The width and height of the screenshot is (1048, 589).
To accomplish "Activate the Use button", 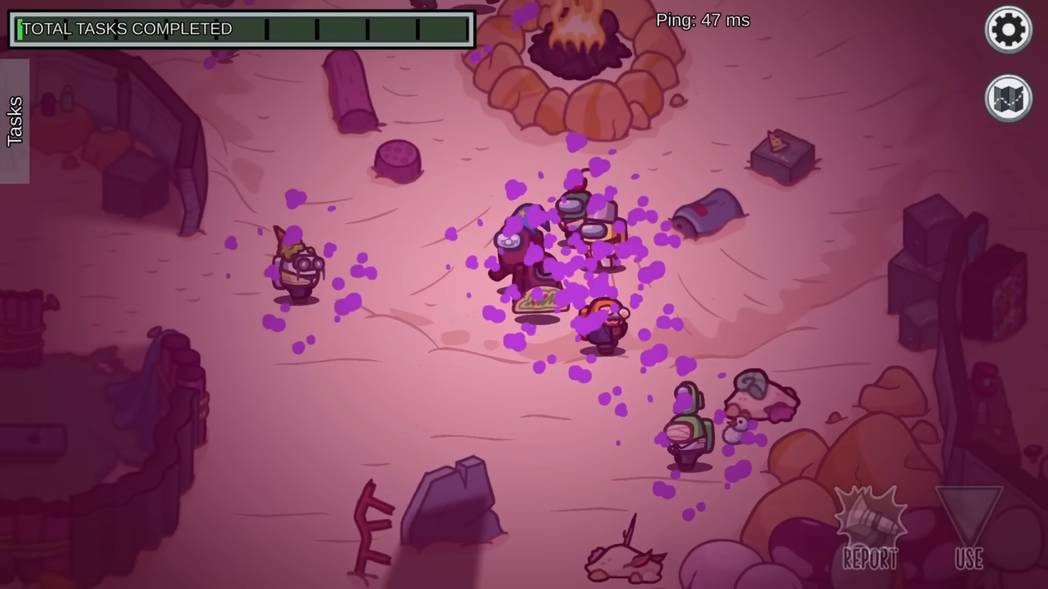I will pos(968,529).
